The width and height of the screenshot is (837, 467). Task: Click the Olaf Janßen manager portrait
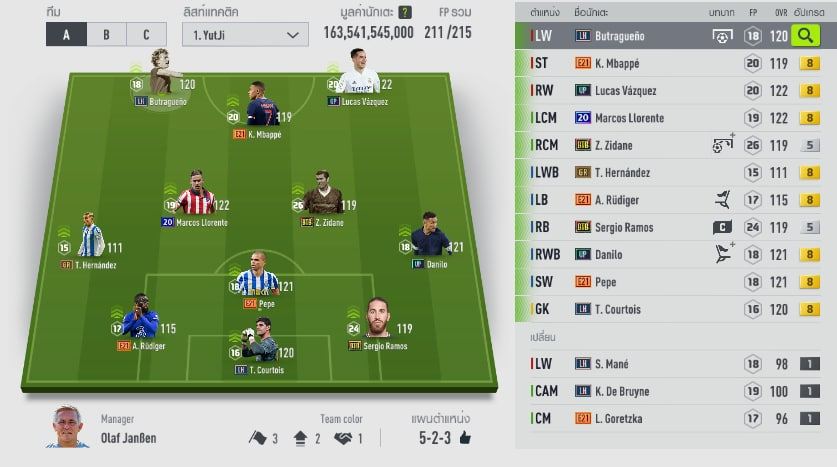tap(68, 427)
